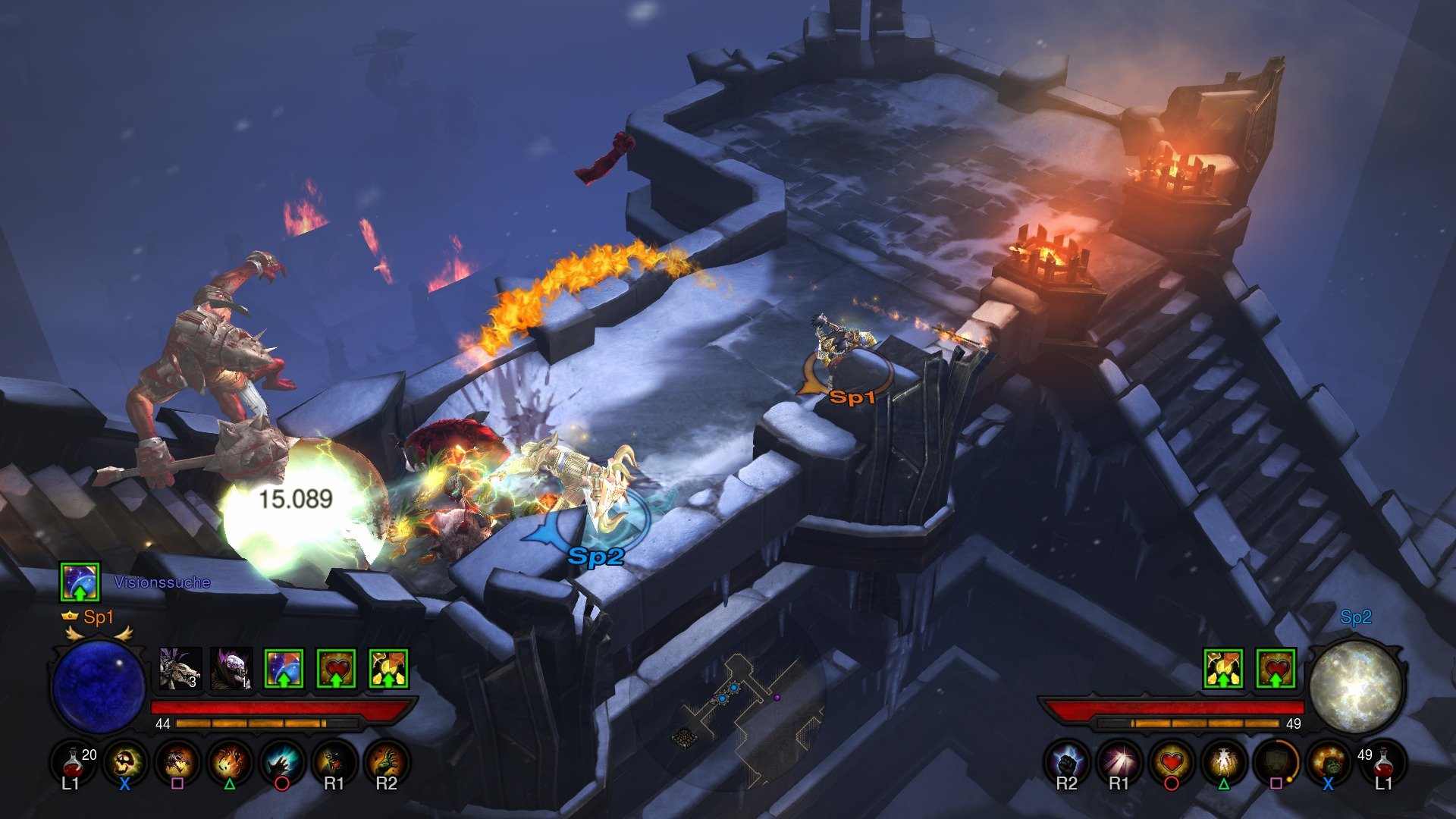The image size is (1456, 819).
Task: Click the Sp1 player crown label
Action: pyautogui.click(x=87, y=617)
